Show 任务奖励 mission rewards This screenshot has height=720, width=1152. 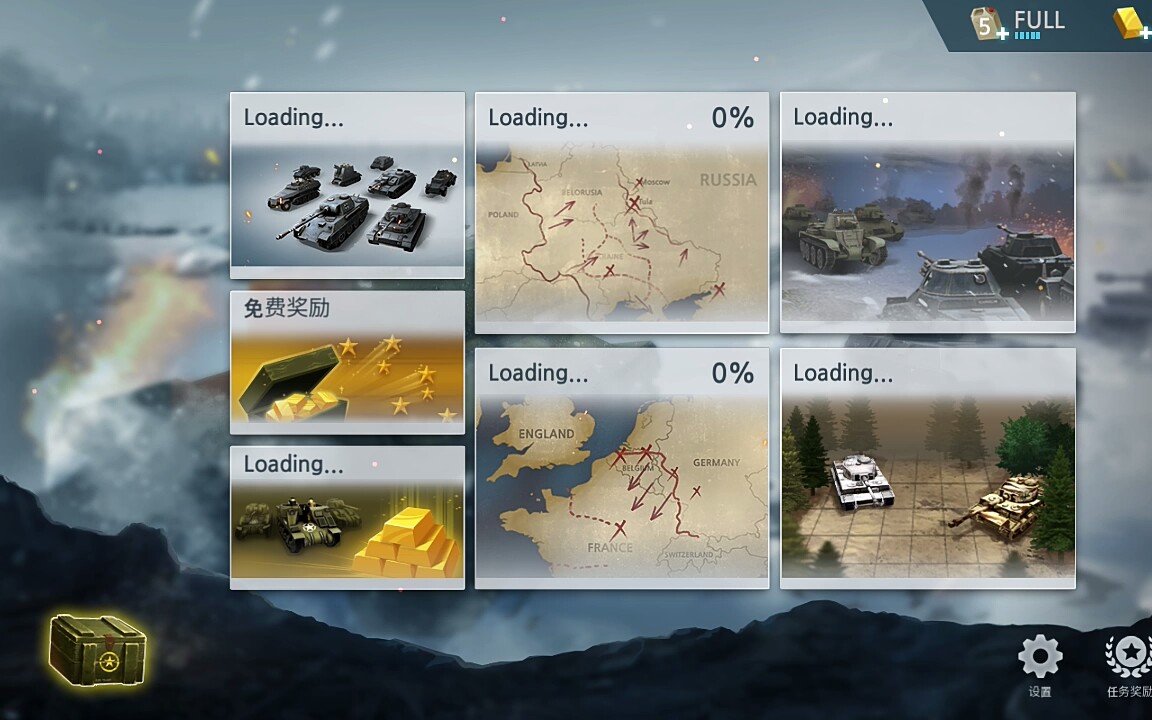(x=1130, y=659)
